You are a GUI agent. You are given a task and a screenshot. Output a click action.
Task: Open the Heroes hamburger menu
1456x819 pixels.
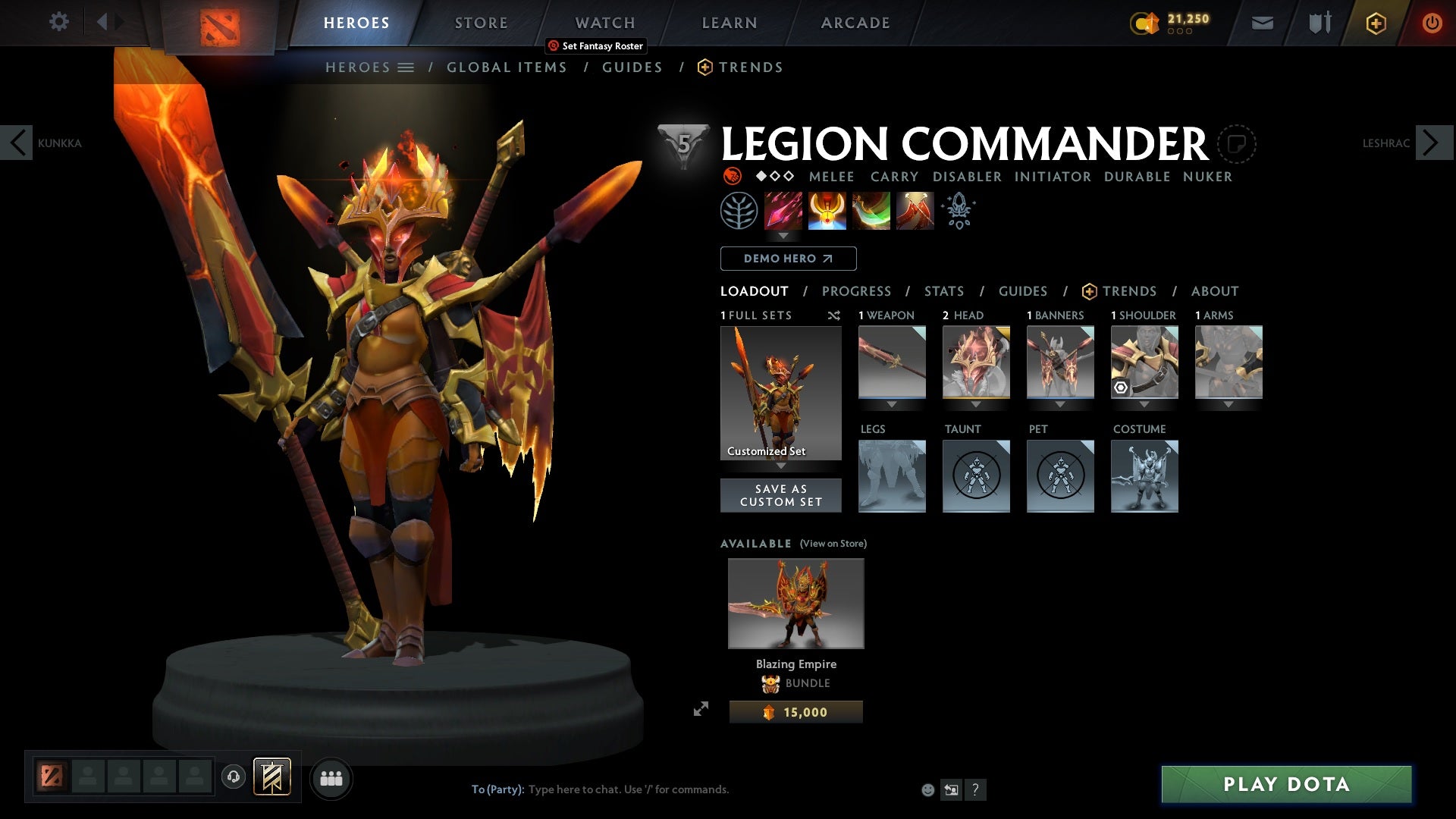407,67
